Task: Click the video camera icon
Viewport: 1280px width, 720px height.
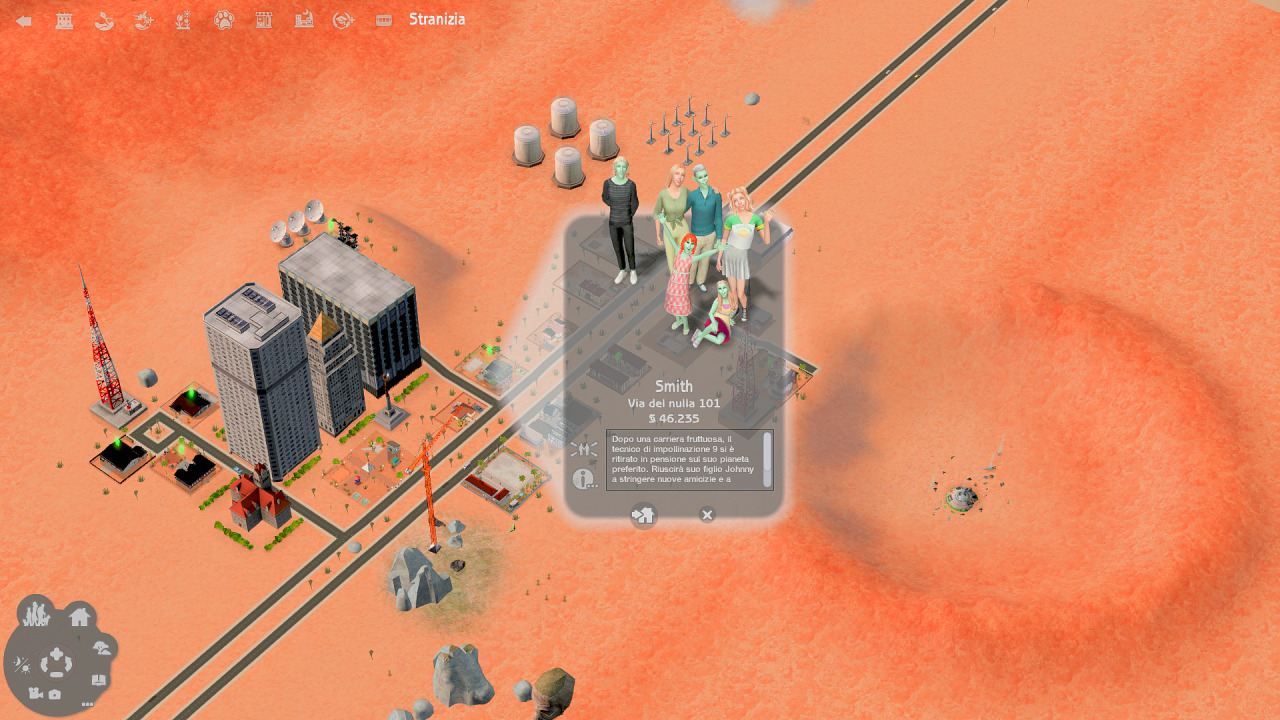Action: click(x=35, y=694)
